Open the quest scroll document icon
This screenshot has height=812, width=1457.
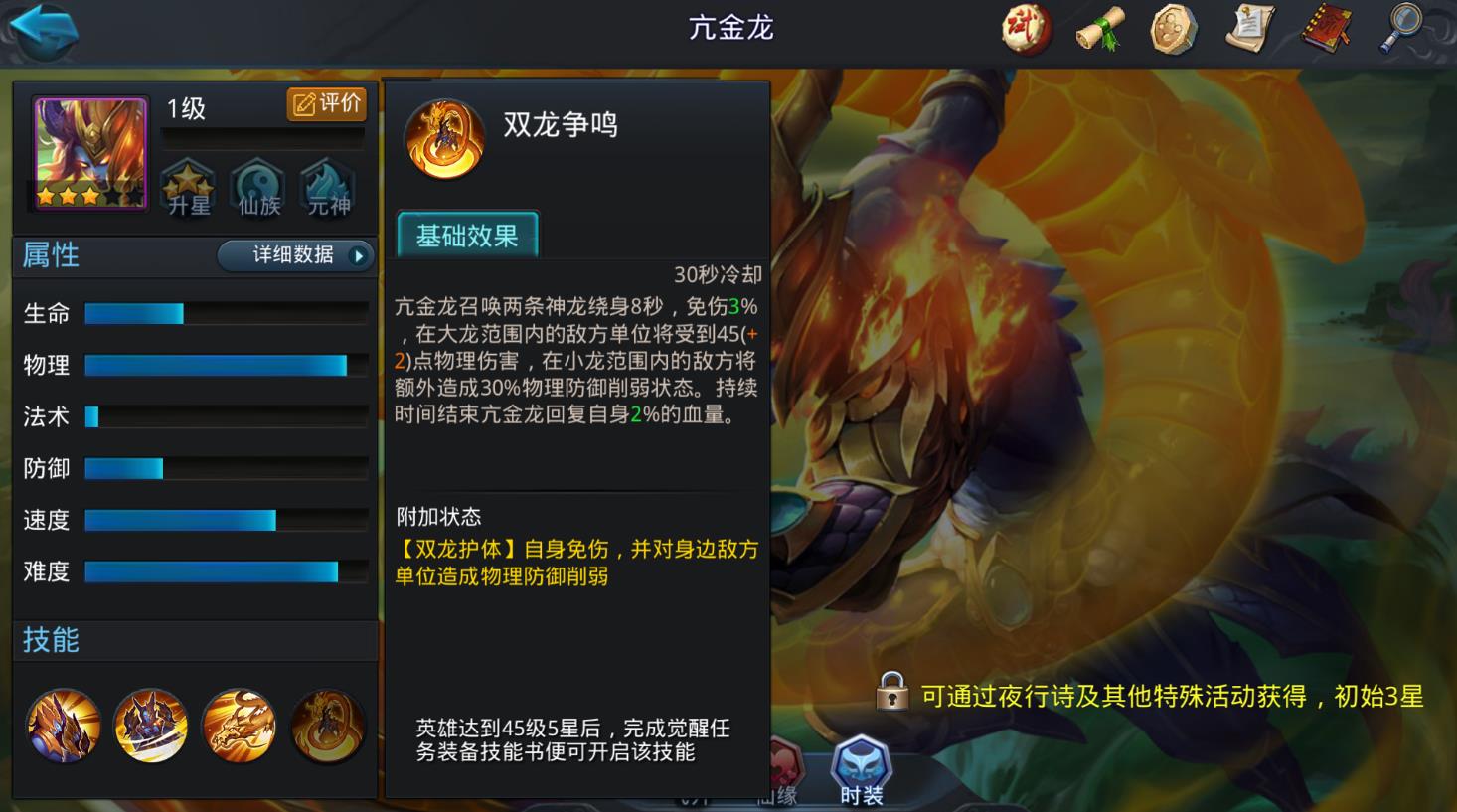pos(1248,30)
